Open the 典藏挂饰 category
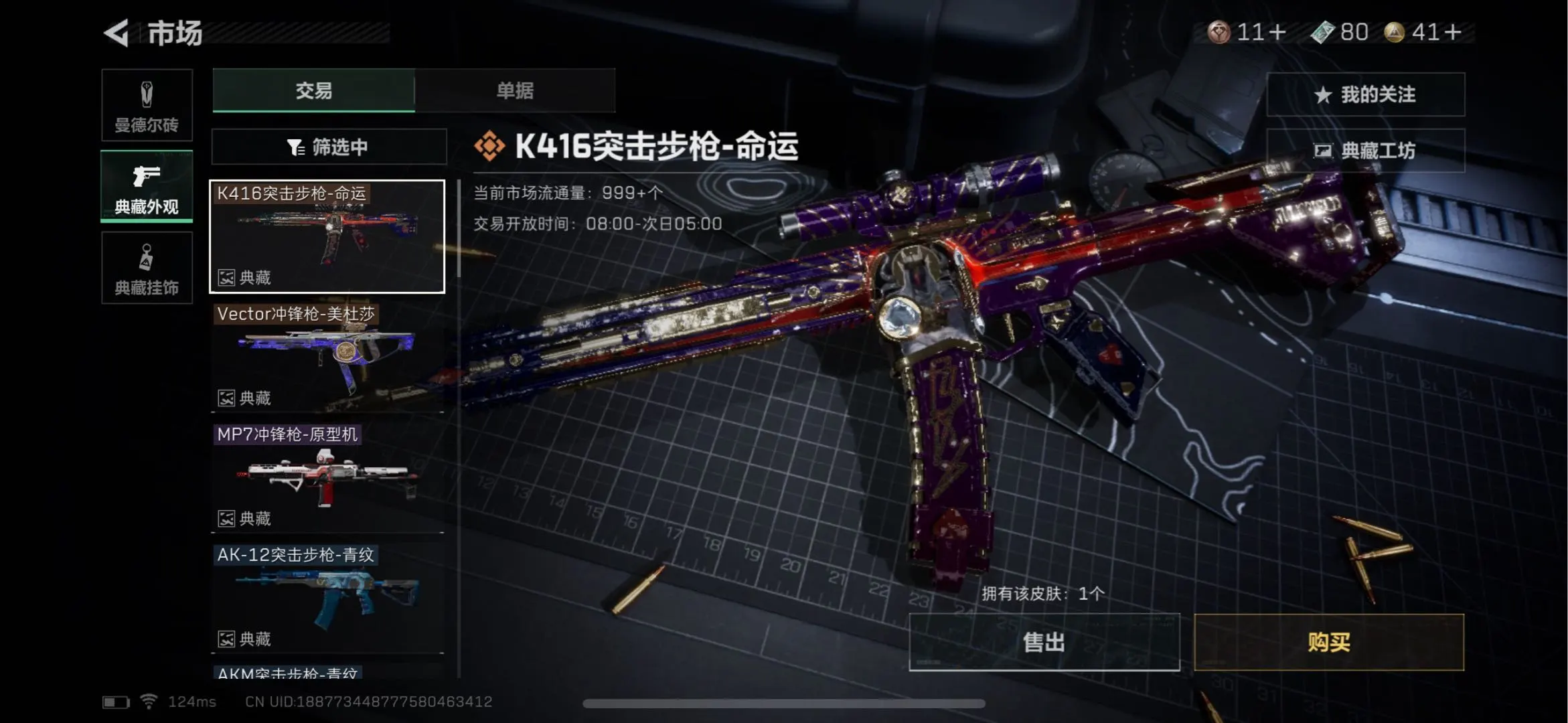Screen dimensions: 1568x723 pyautogui.click(x=147, y=268)
